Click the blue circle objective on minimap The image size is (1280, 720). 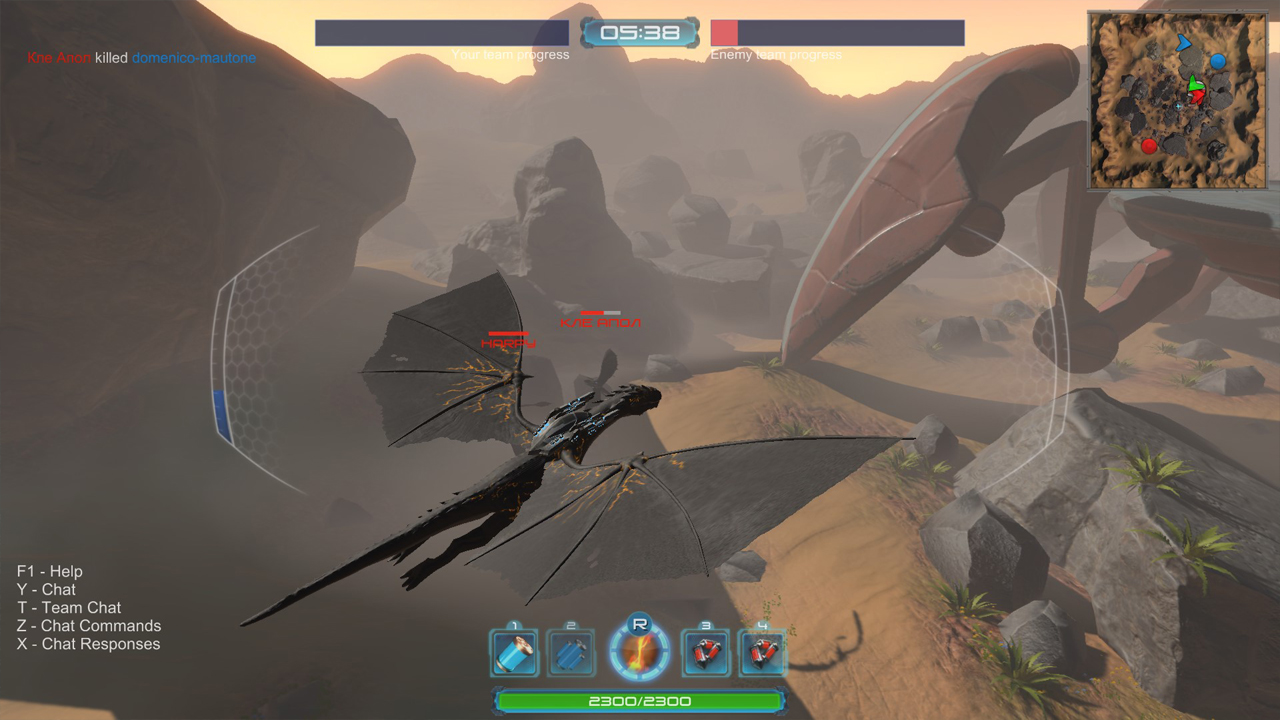pyautogui.click(x=1217, y=61)
